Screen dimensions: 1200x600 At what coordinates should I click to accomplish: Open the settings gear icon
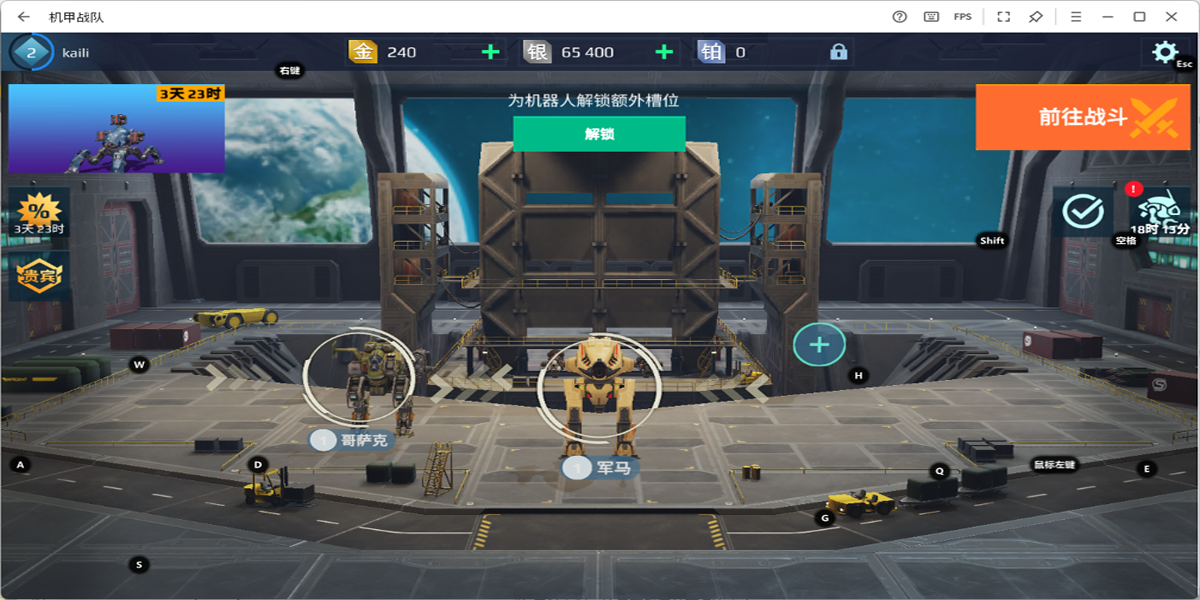click(1164, 52)
